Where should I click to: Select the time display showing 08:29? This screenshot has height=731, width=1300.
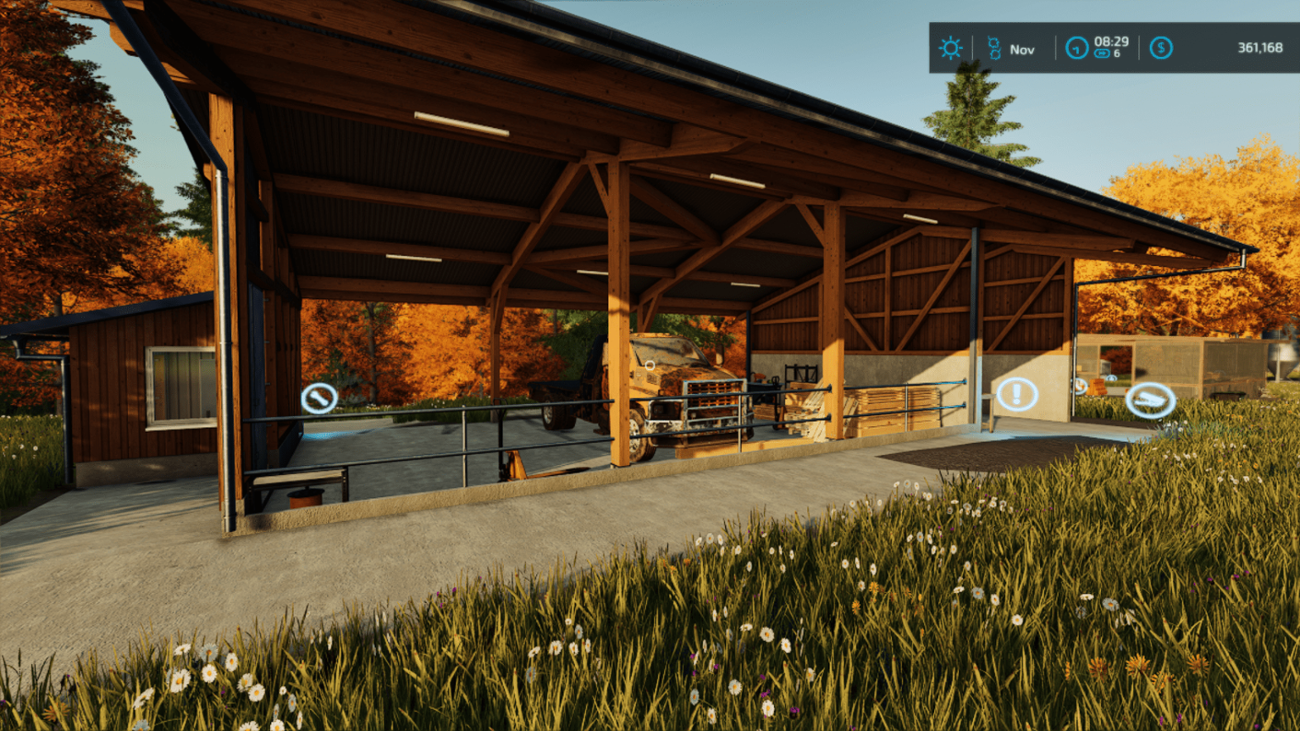(x=1110, y=40)
